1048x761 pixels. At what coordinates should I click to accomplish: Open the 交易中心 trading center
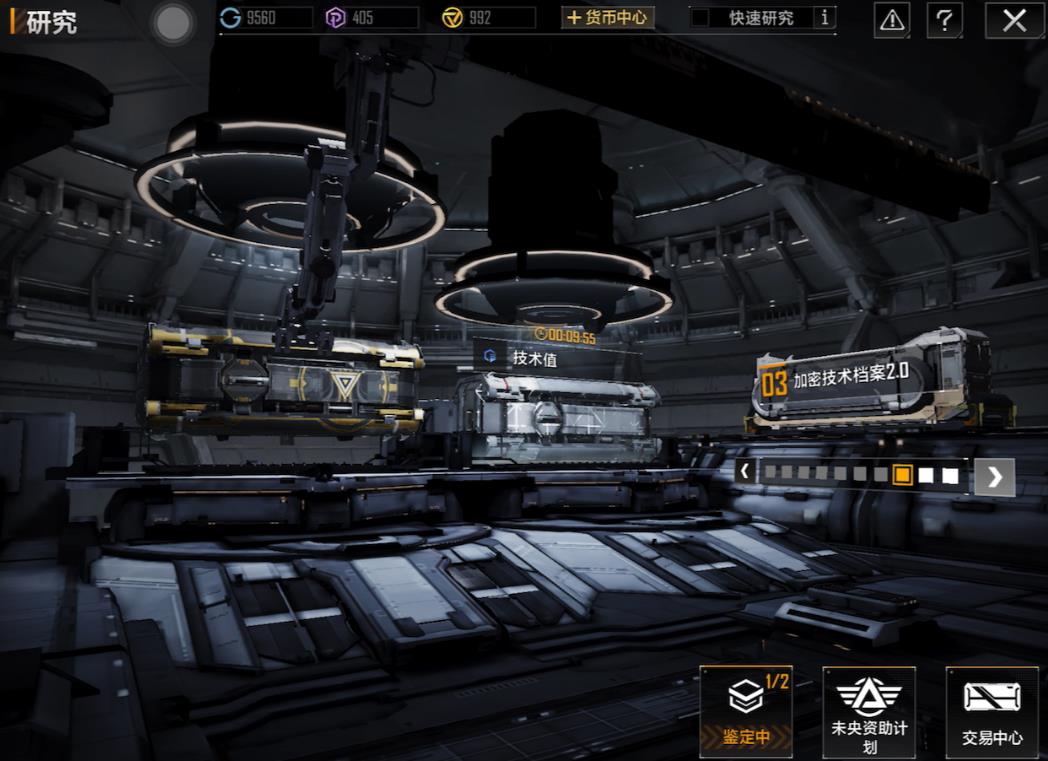992,711
